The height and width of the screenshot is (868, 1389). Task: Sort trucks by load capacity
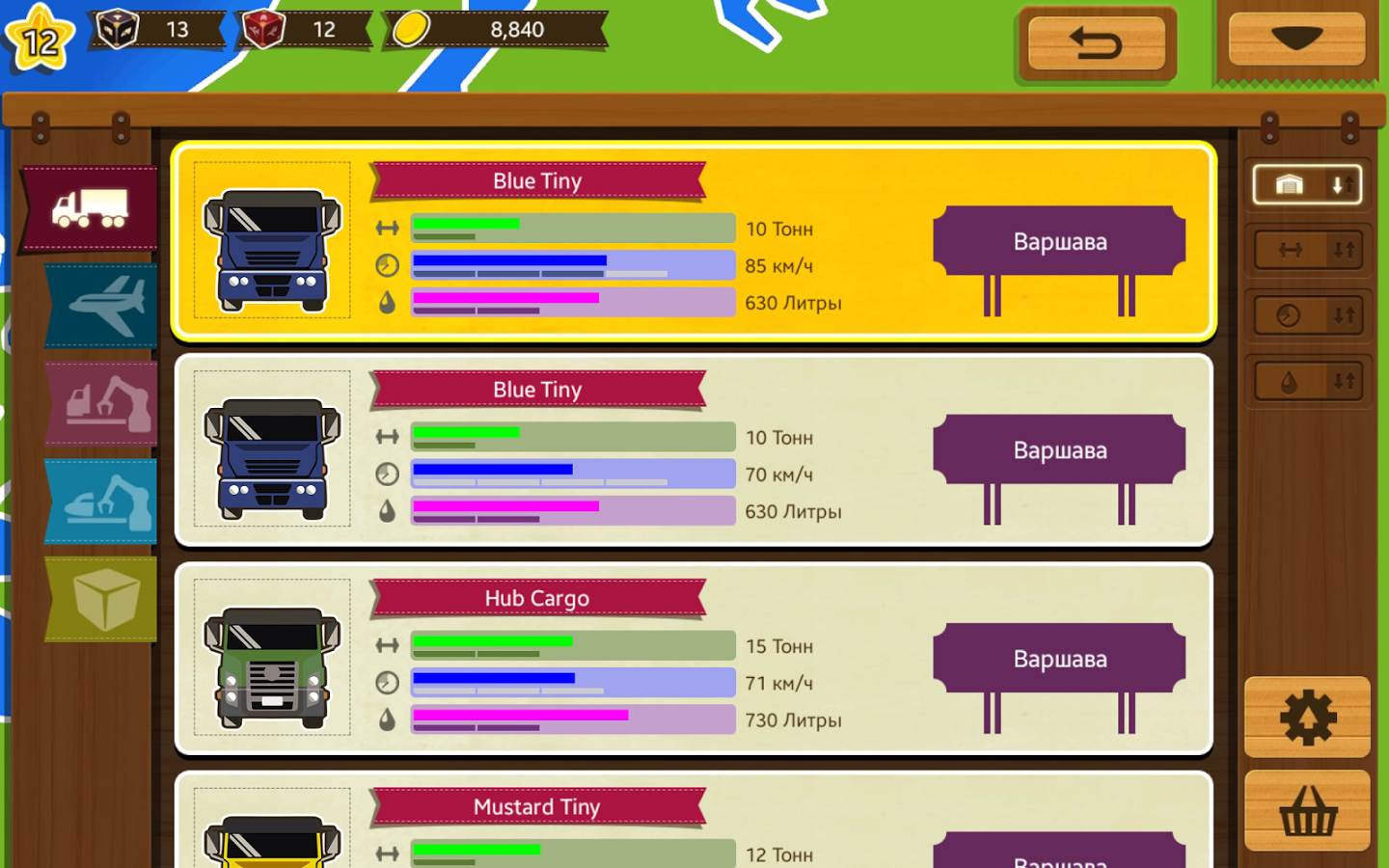[x=1307, y=251]
